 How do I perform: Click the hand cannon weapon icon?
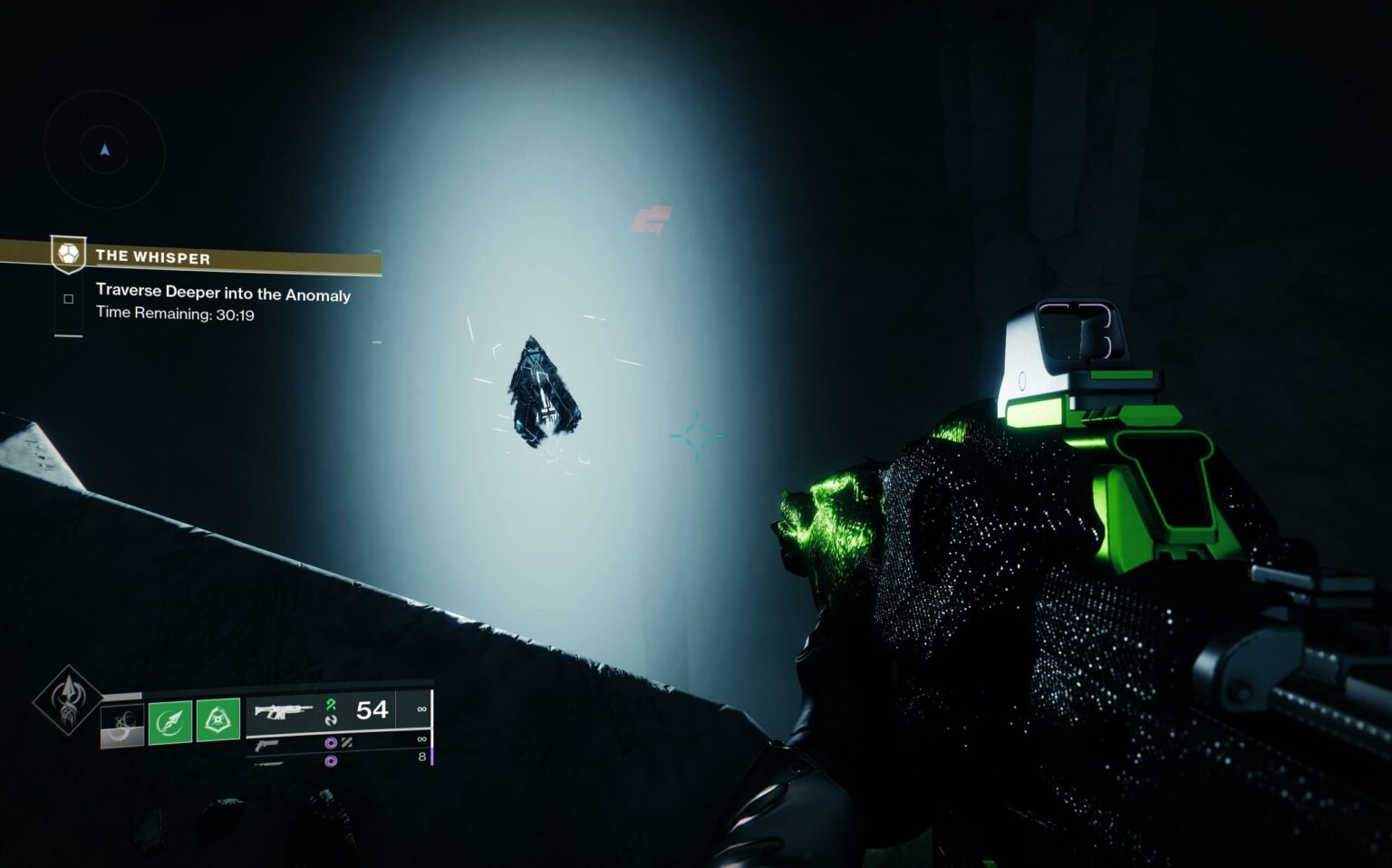point(267,744)
